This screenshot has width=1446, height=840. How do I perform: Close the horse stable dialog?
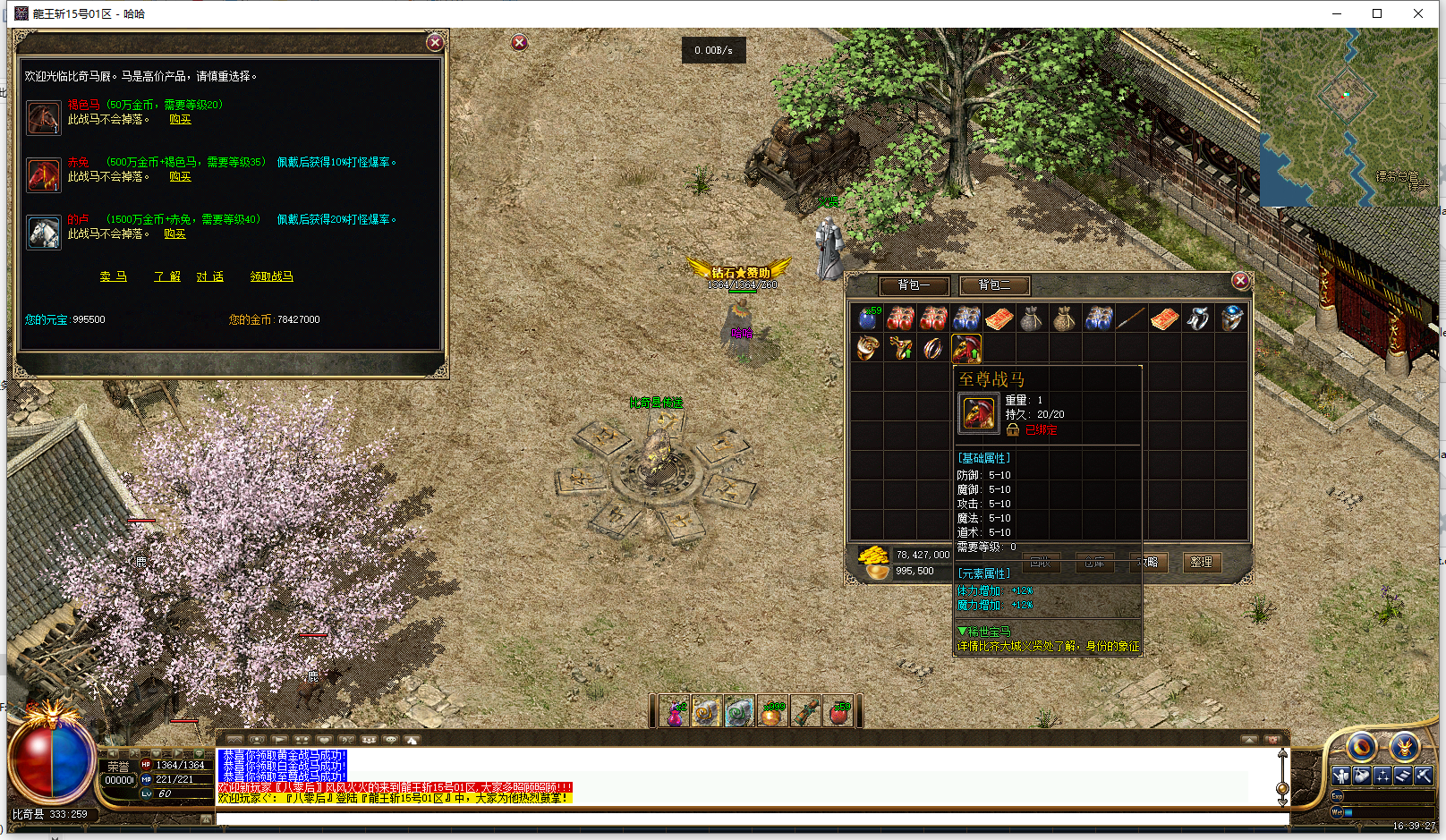click(x=435, y=42)
